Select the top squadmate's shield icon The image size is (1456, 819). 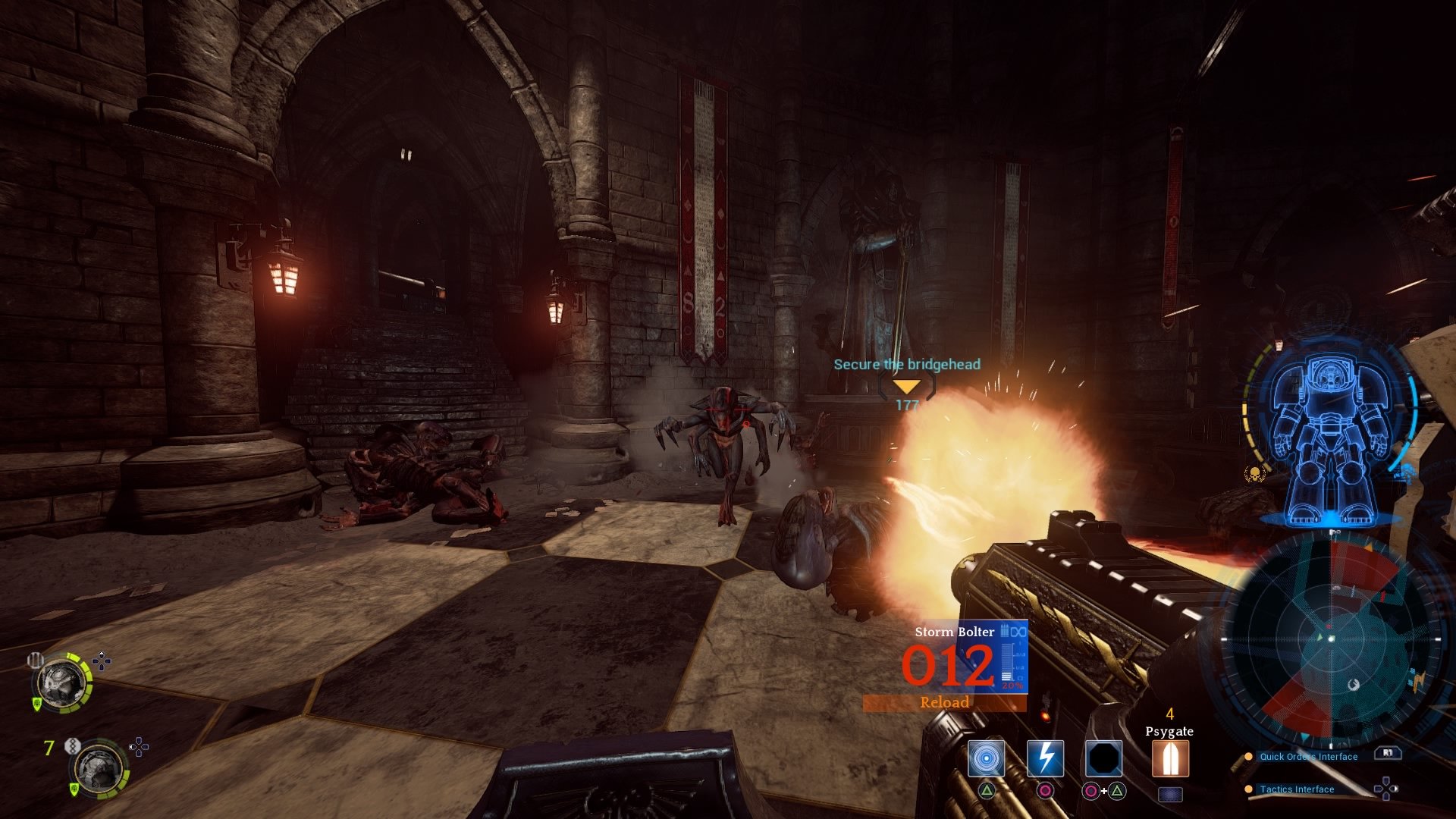click(36, 704)
